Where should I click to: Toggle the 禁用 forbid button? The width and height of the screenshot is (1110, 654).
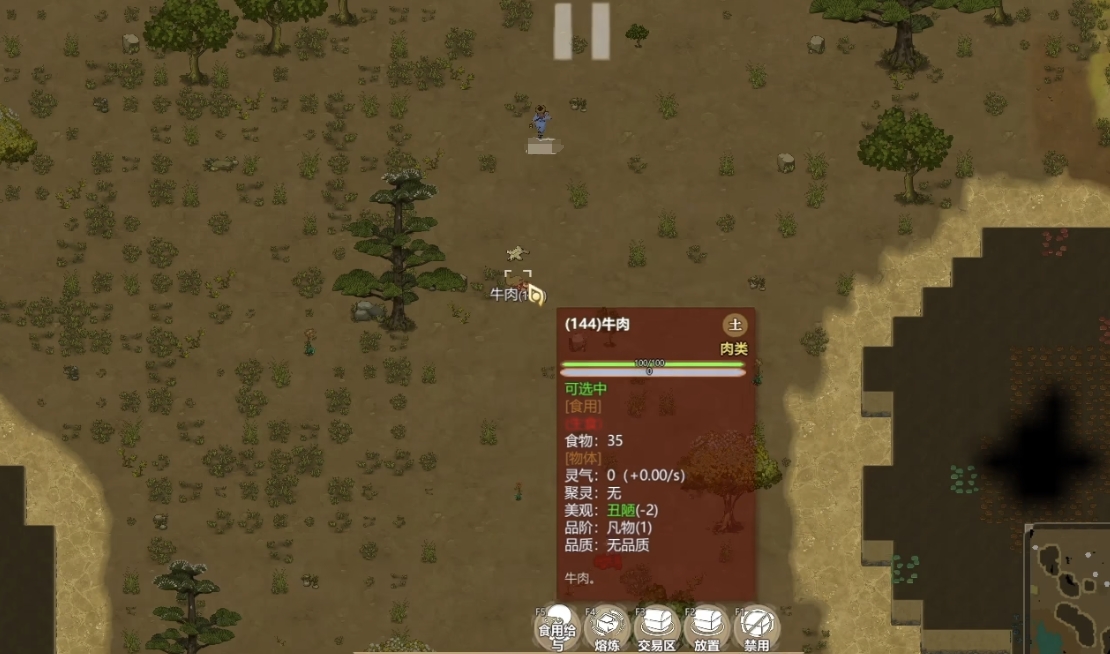(x=757, y=627)
